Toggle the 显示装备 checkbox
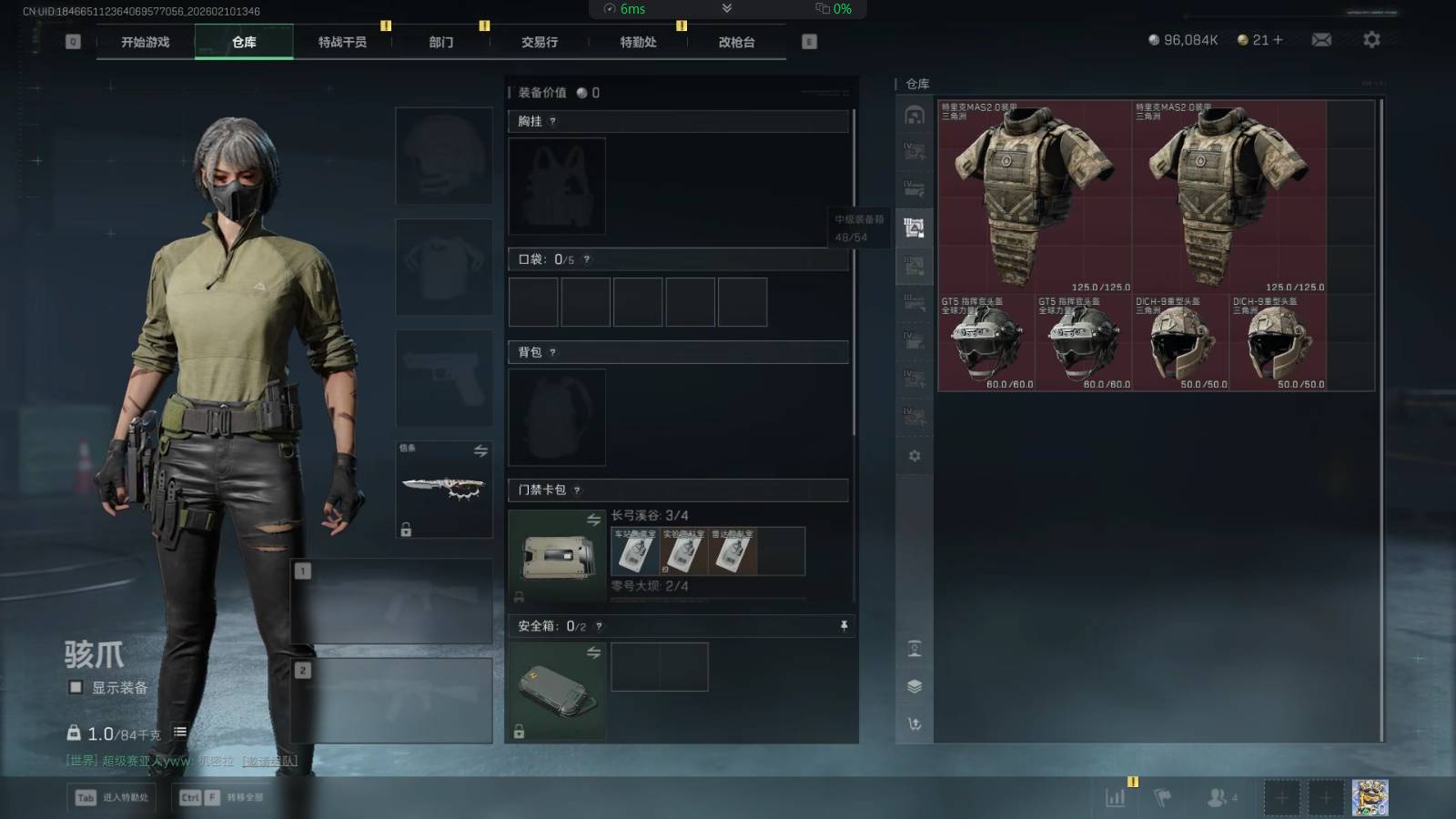This screenshot has width=1456, height=819. click(76, 687)
